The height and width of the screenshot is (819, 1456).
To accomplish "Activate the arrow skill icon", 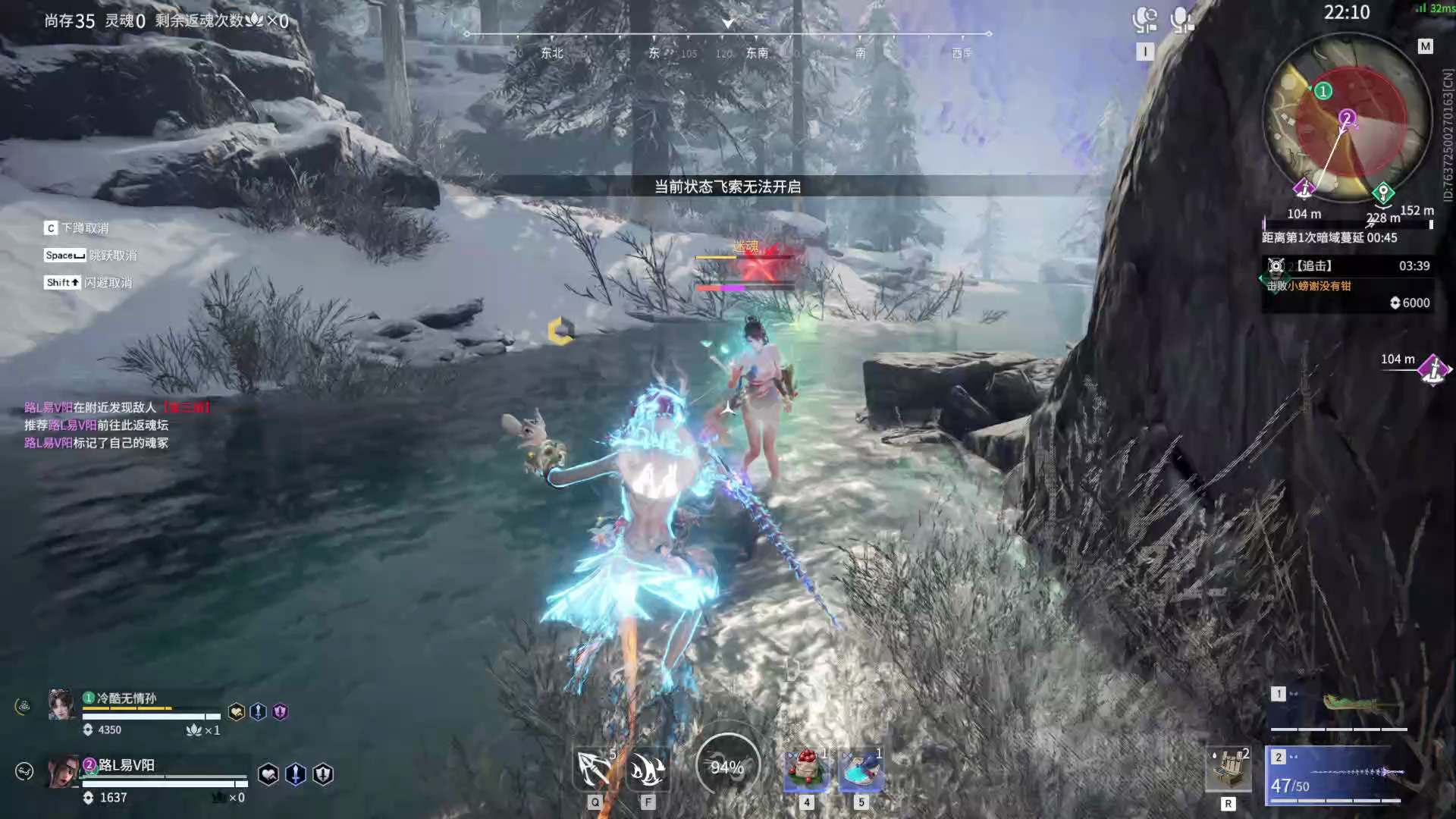I will (x=595, y=769).
